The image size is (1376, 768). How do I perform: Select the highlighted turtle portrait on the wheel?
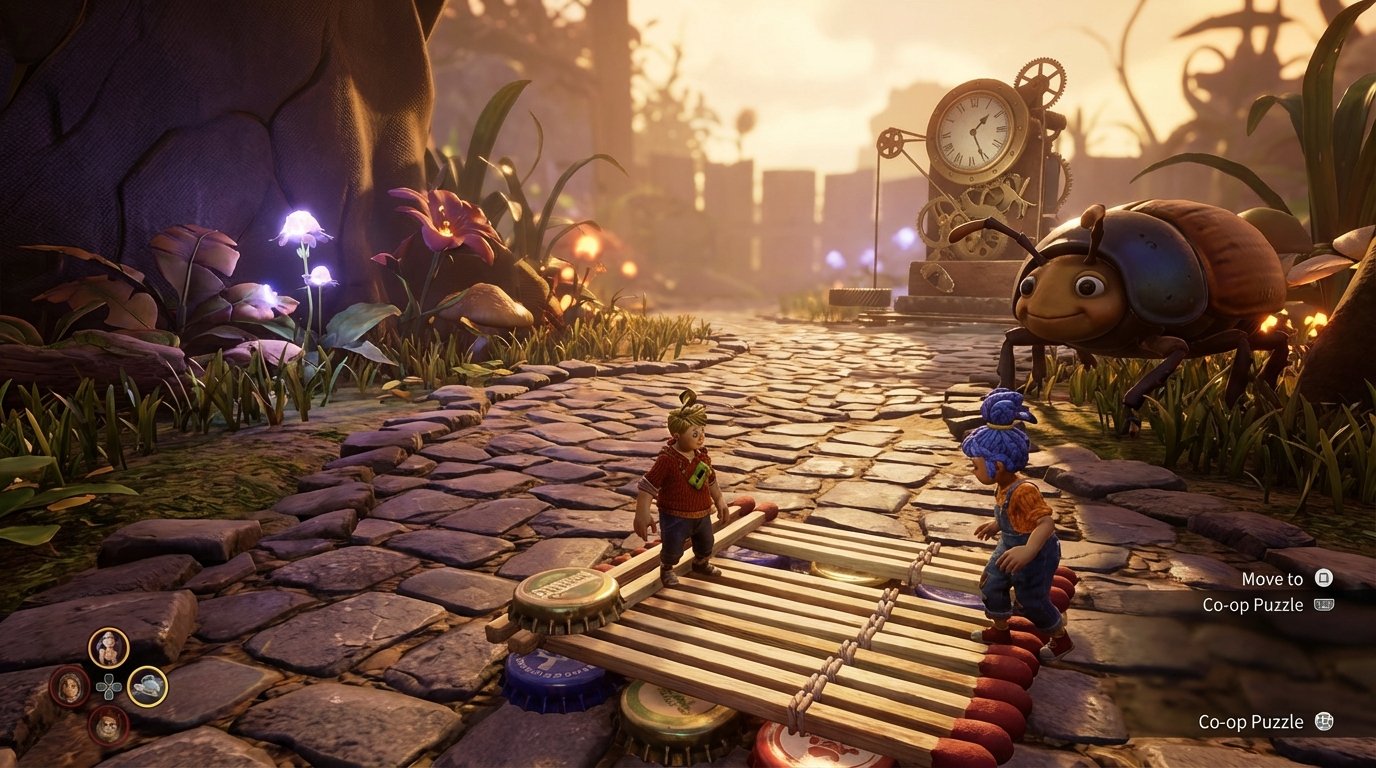coord(149,688)
